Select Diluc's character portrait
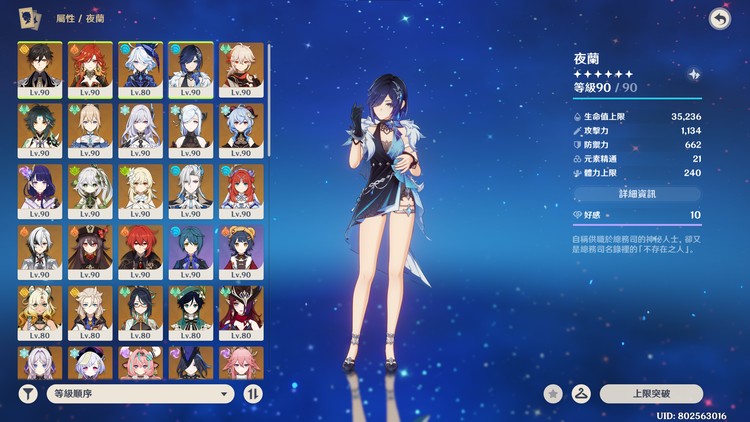Viewport: 750px width, 422px height. (x=140, y=251)
